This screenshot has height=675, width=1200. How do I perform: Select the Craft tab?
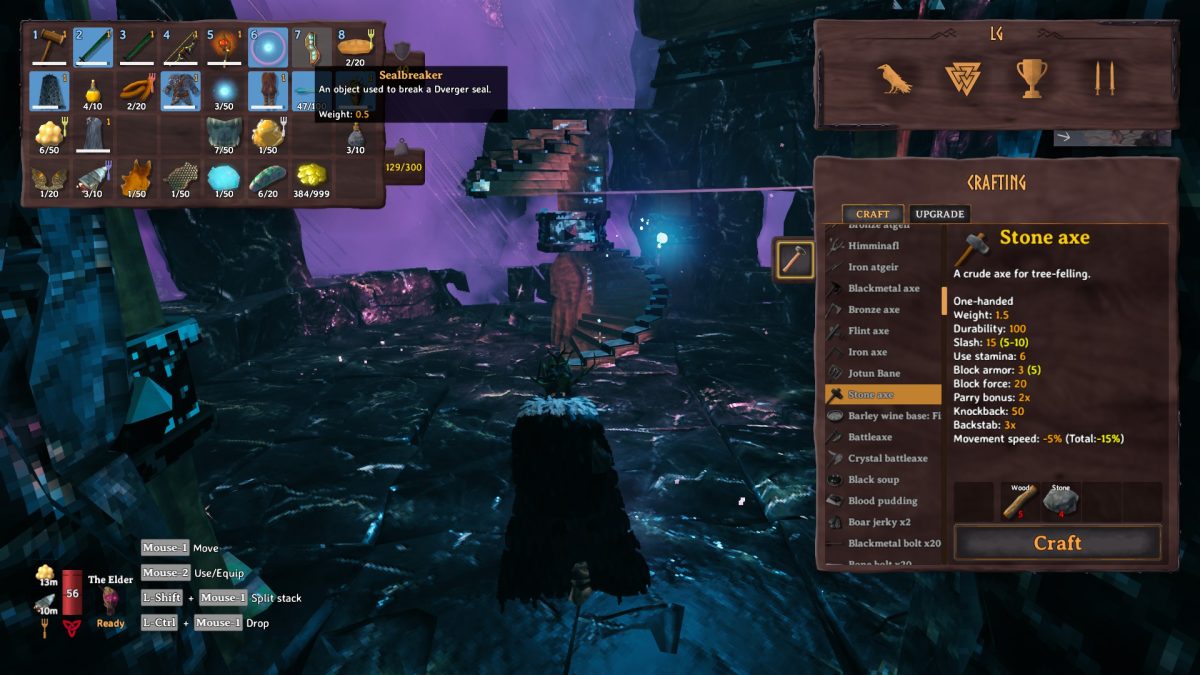(872, 214)
